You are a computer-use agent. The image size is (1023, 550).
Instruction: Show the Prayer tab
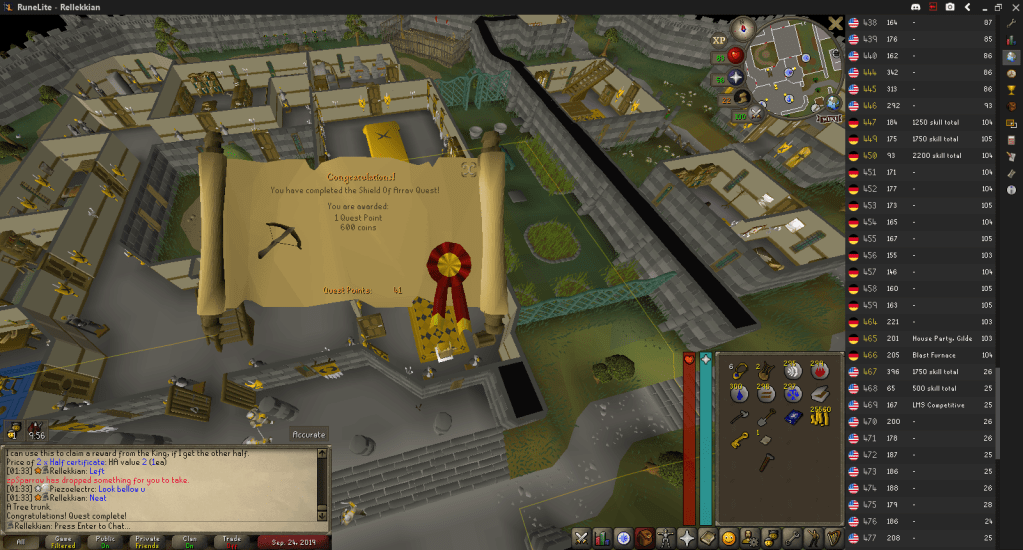click(687, 538)
